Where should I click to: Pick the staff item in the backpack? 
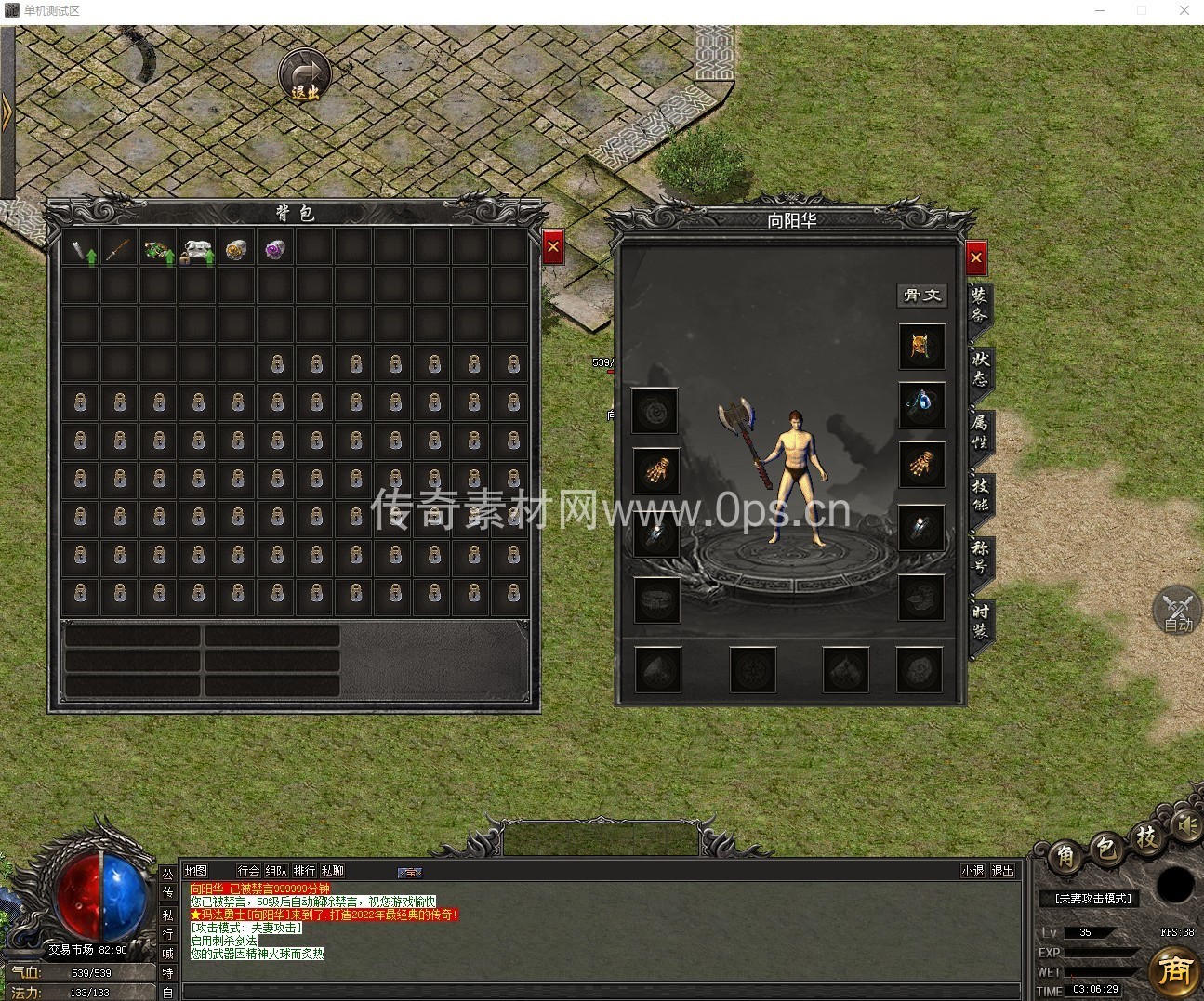tap(119, 251)
